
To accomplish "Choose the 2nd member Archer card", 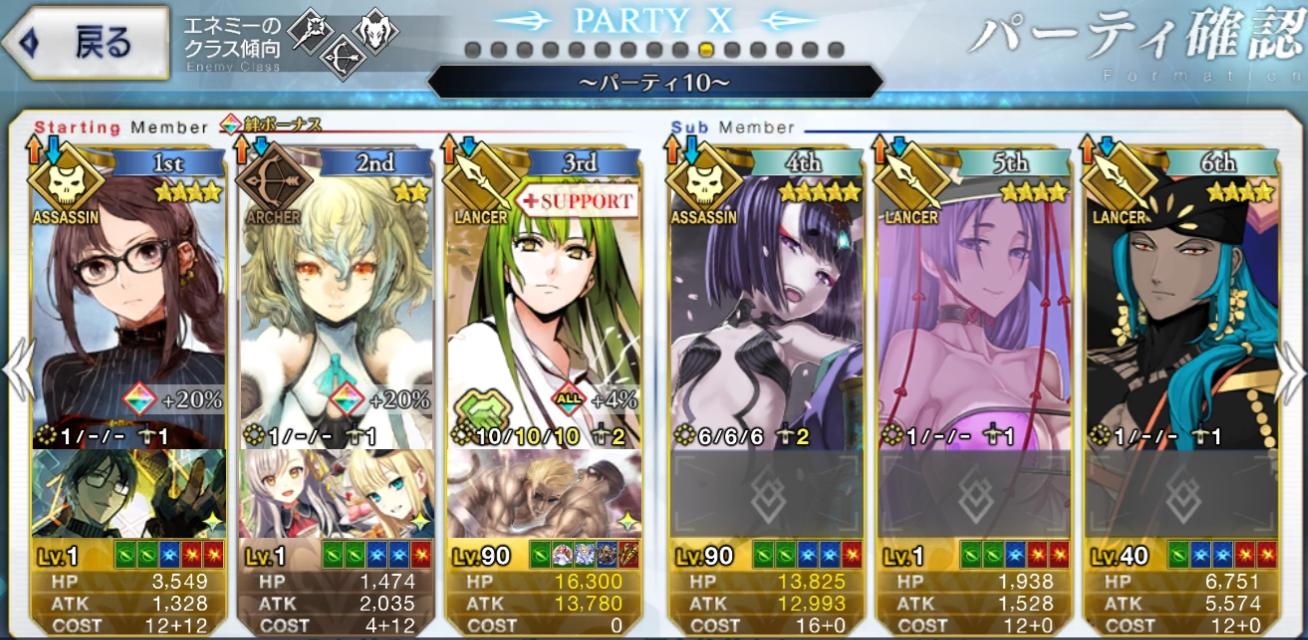I will (x=336, y=300).
